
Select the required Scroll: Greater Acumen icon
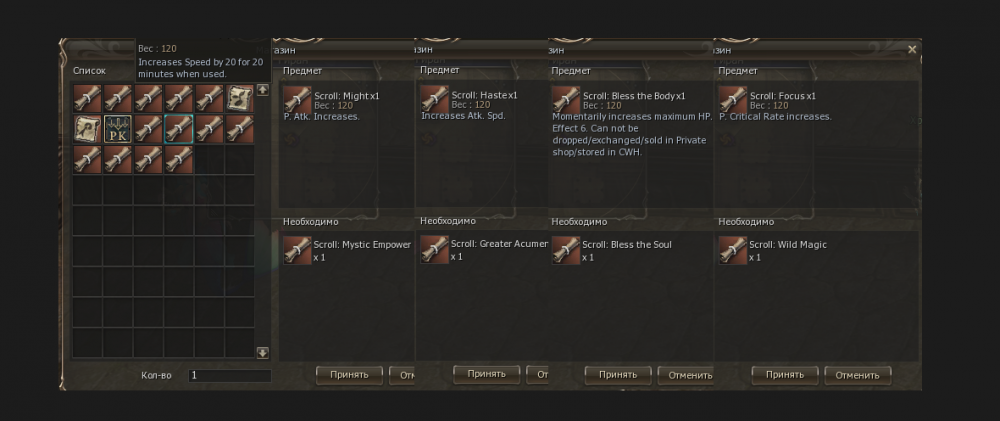[x=434, y=249]
